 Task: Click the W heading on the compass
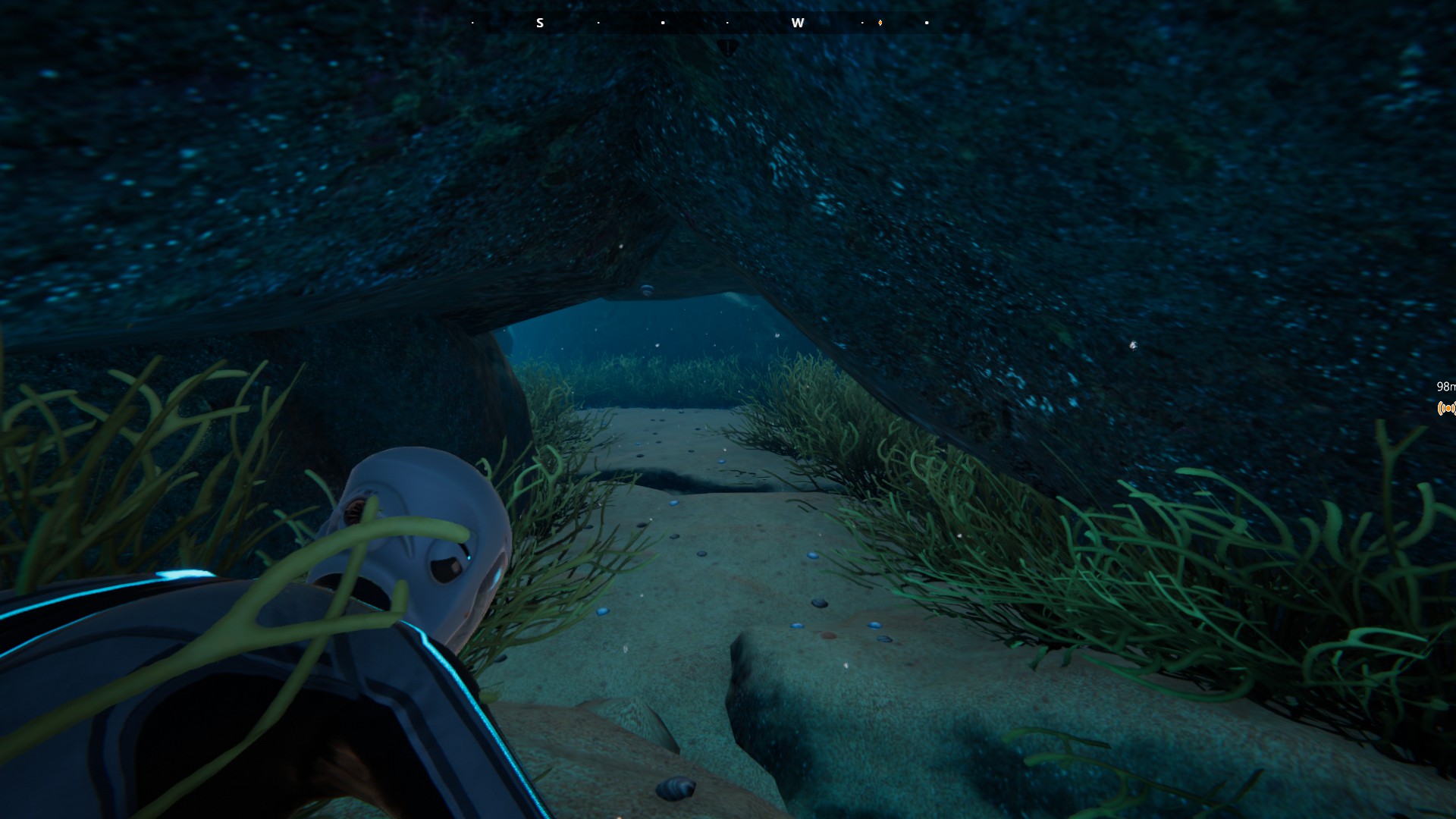[x=797, y=23]
